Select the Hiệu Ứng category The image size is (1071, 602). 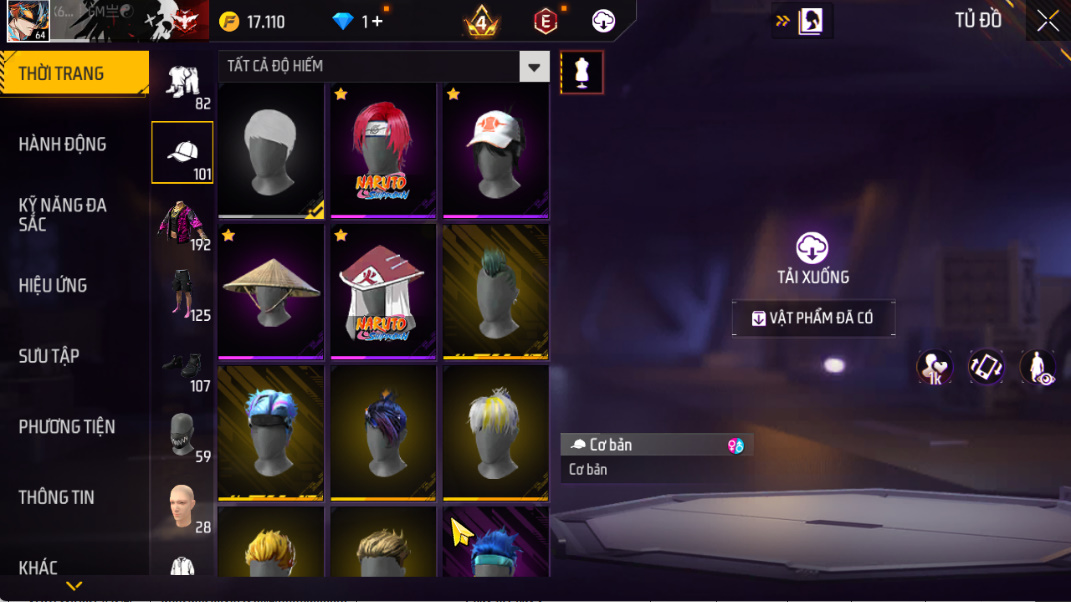[52, 285]
